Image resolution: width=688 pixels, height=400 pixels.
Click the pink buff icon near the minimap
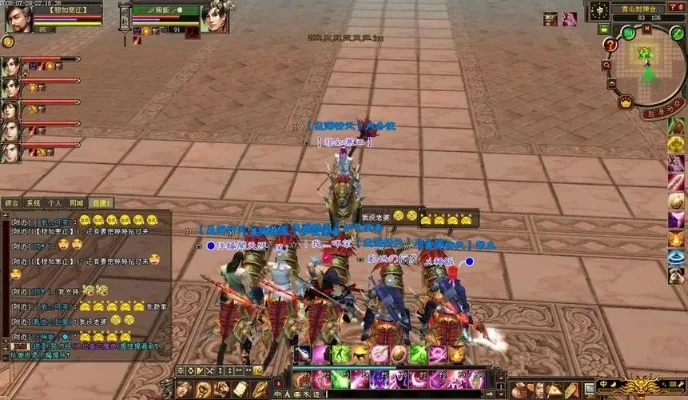(x=569, y=19)
